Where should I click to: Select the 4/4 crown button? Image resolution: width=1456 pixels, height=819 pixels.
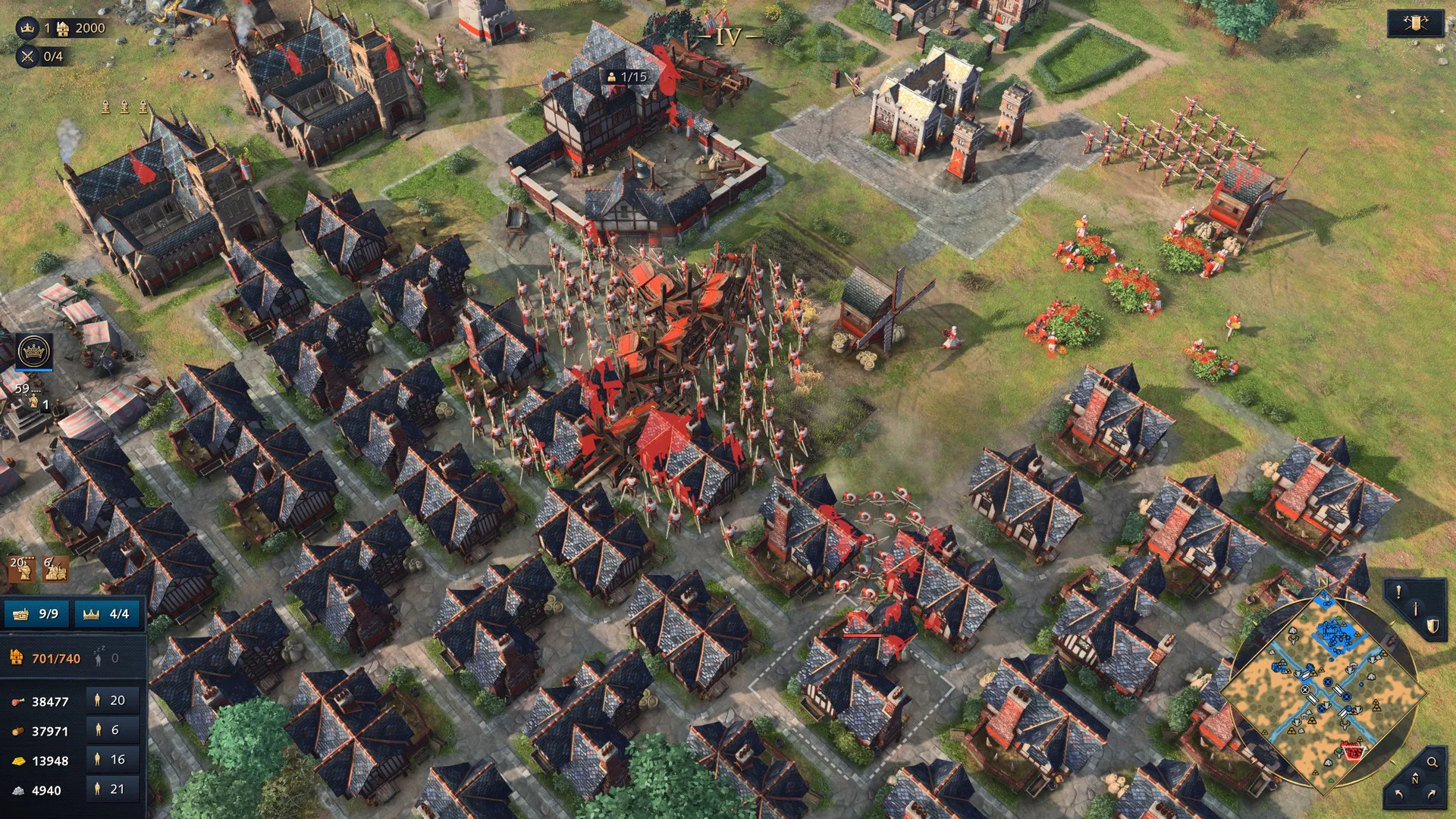[108, 613]
